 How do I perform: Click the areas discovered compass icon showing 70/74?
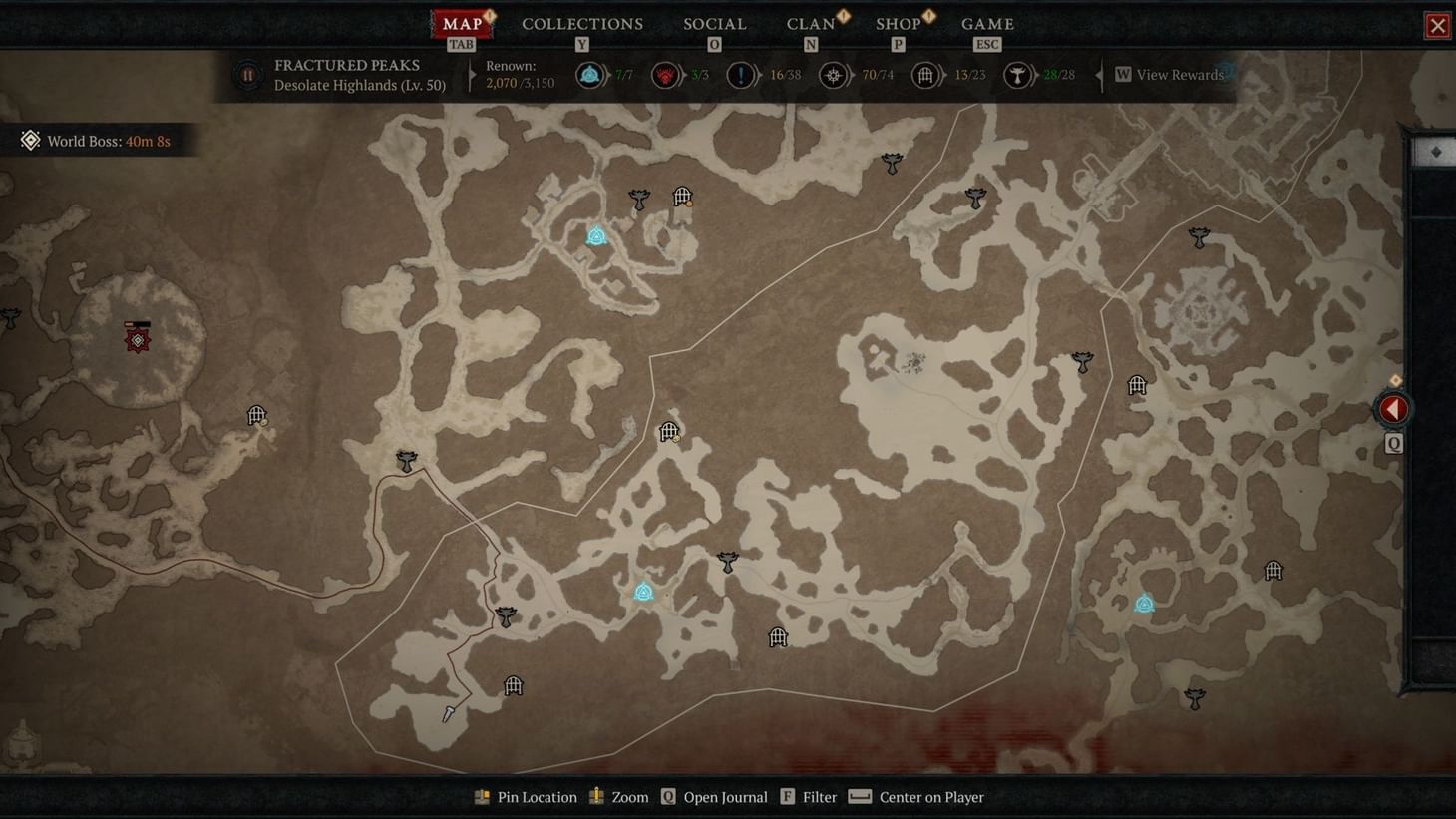(x=835, y=74)
